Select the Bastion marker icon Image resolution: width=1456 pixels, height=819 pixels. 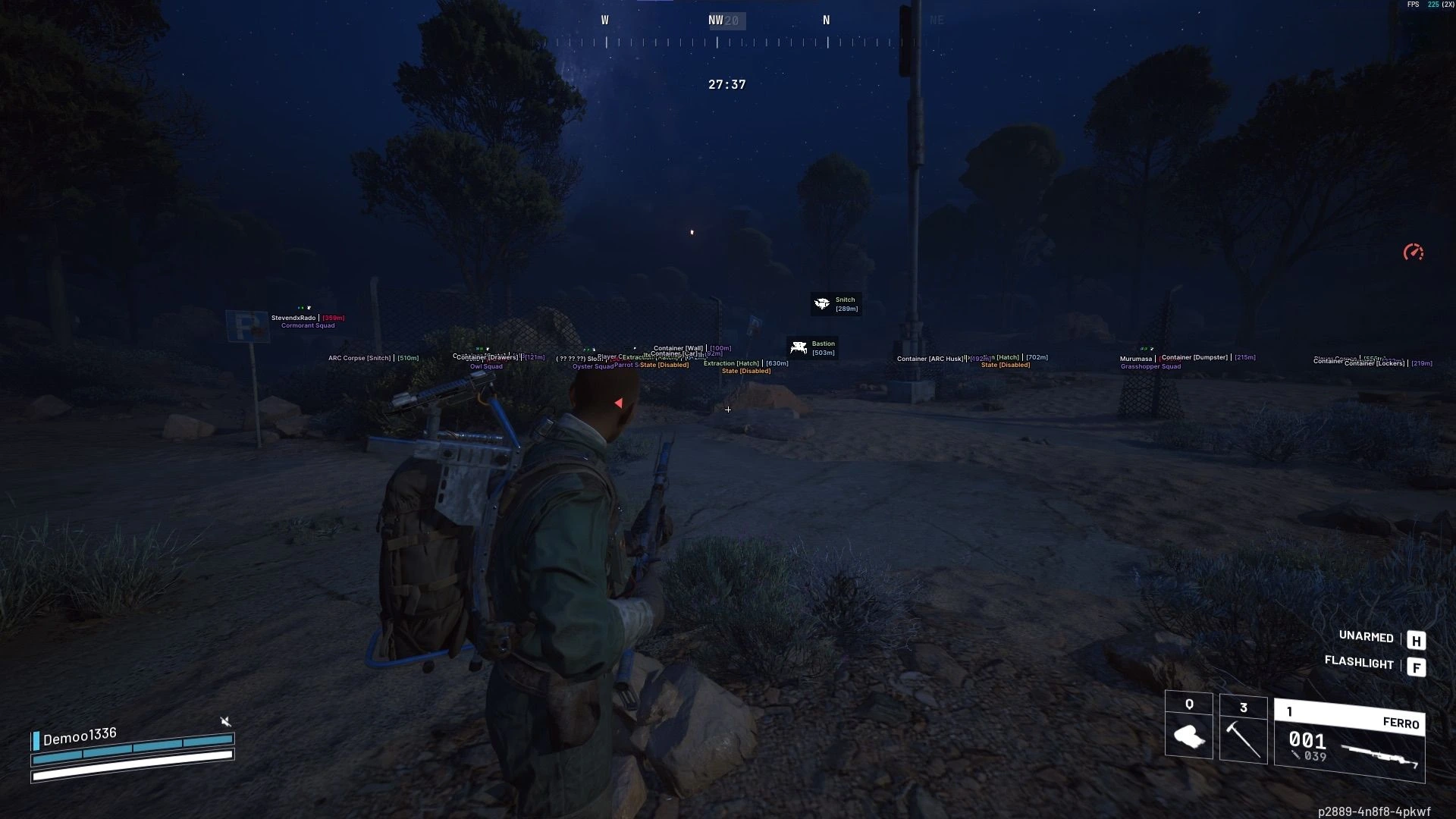(798, 347)
